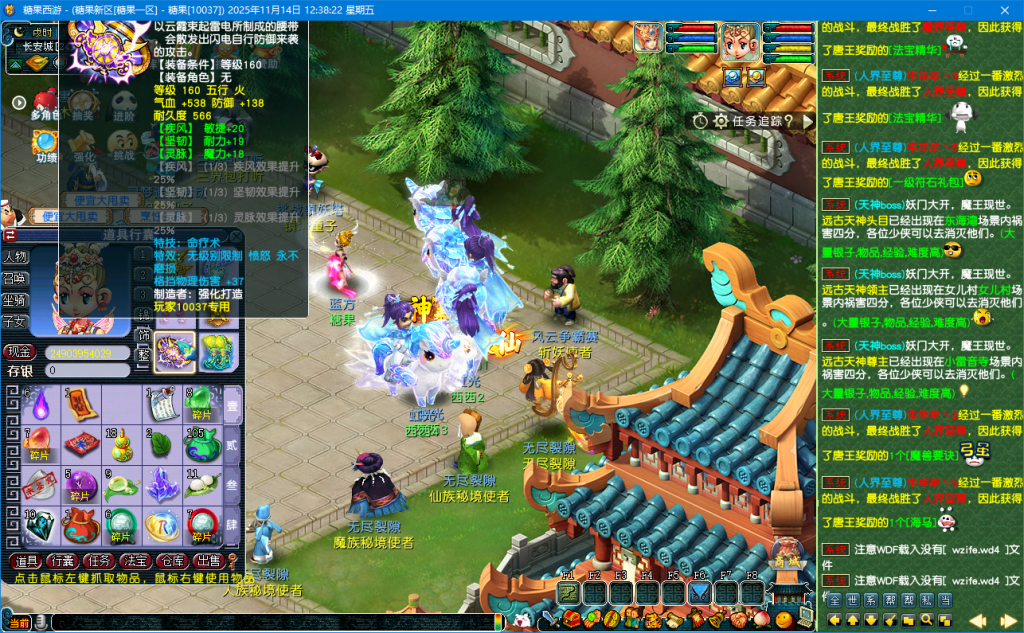Open the 法宝 (treasure) tab
The image size is (1024, 633).
[136, 561]
